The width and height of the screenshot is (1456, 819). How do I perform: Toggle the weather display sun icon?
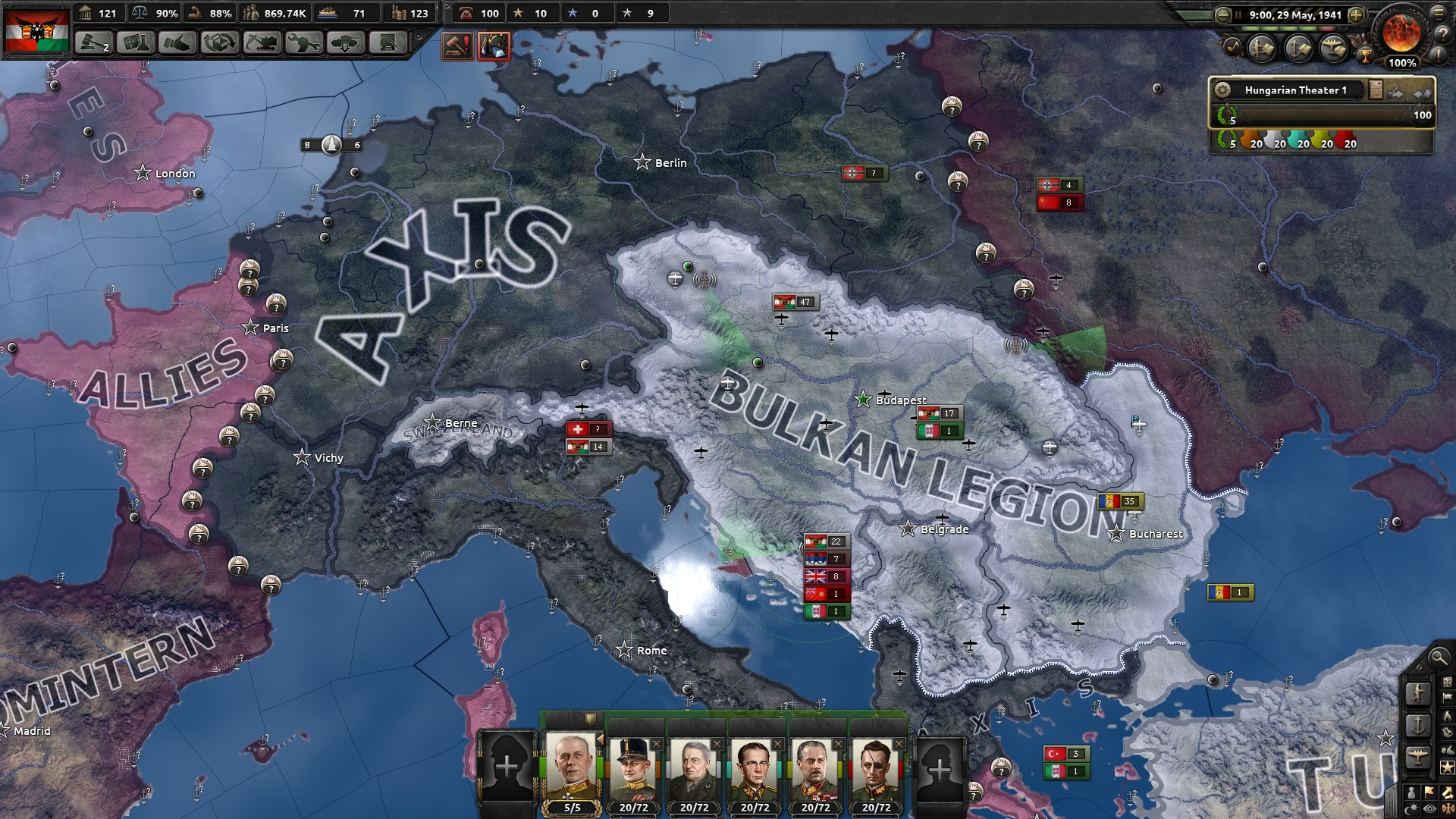pos(1411,809)
